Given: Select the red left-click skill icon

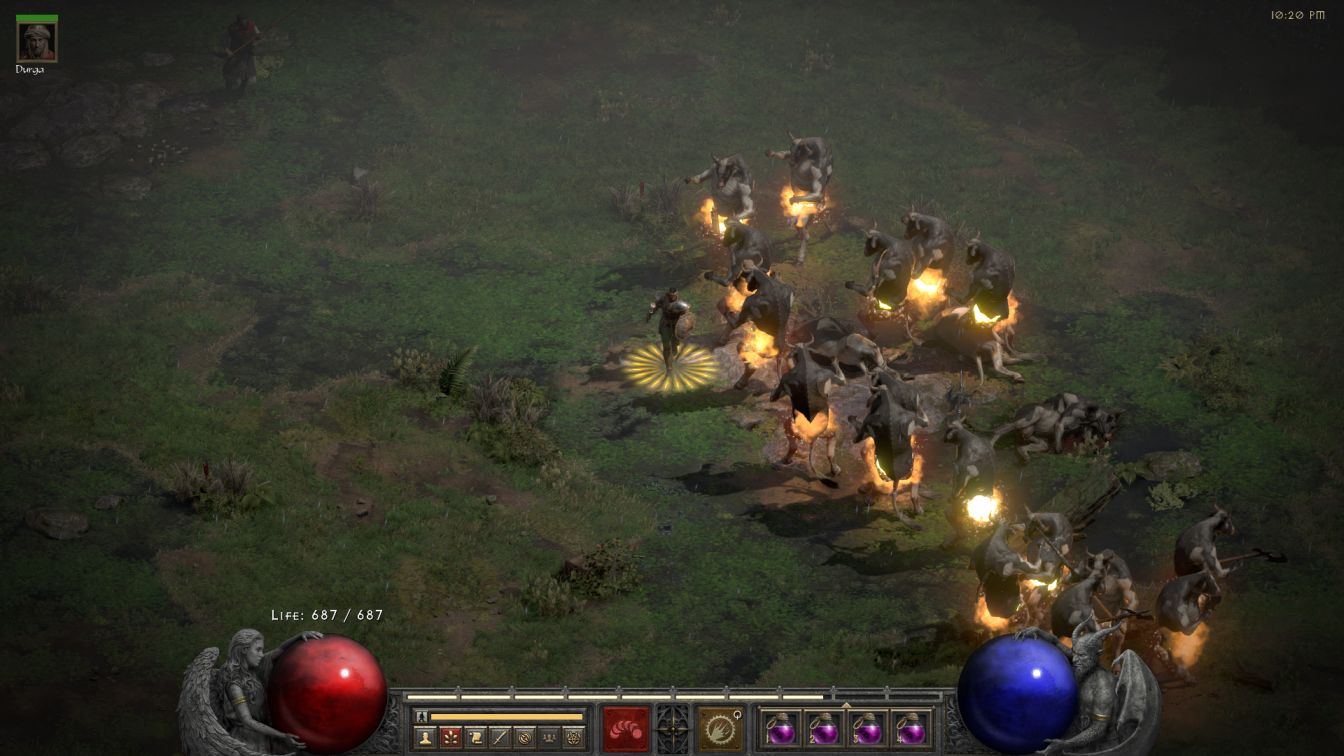Looking at the screenshot, I should (x=626, y=728).
